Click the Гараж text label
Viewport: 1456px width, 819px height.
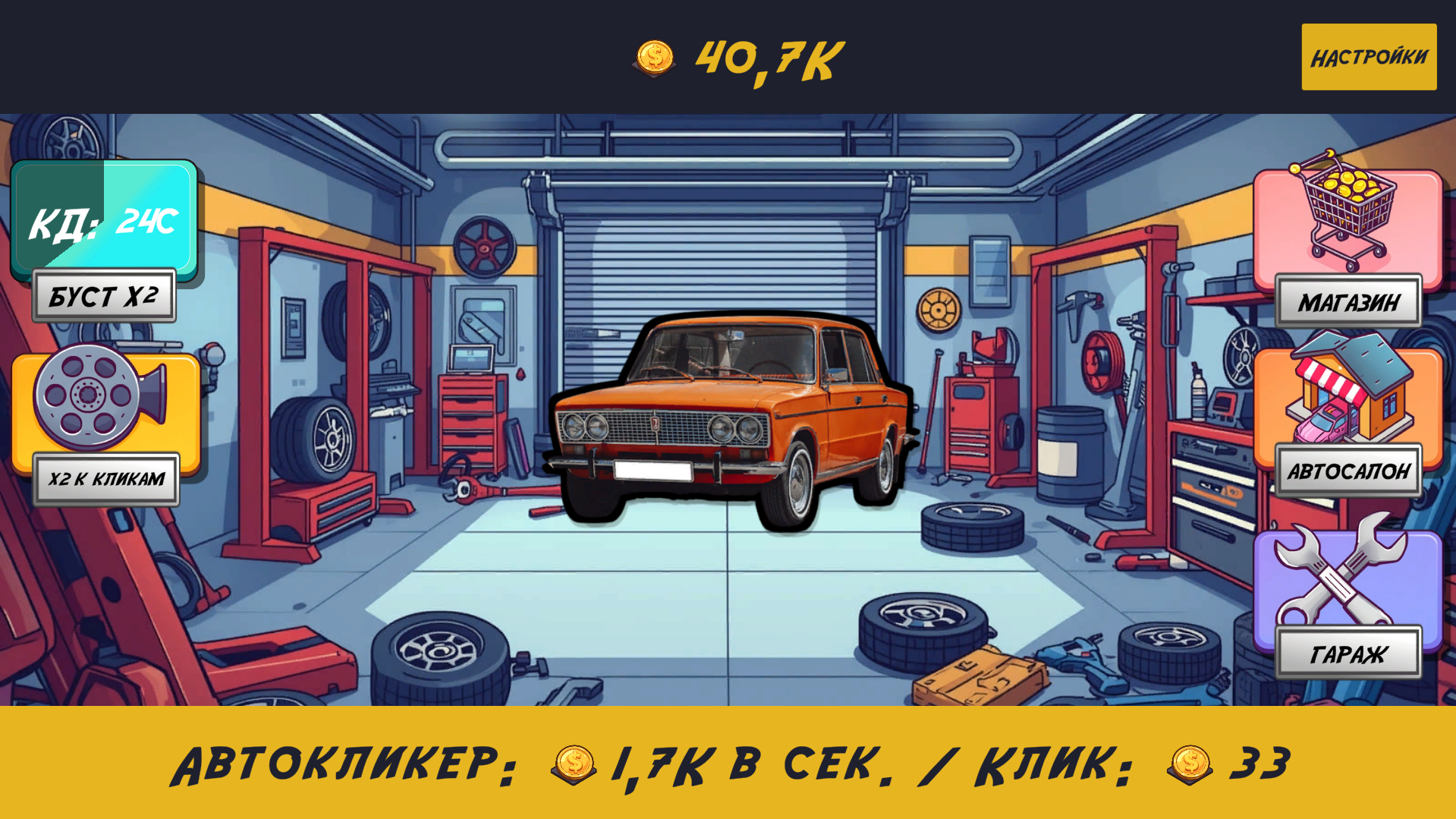click(x=1348, y=651)
